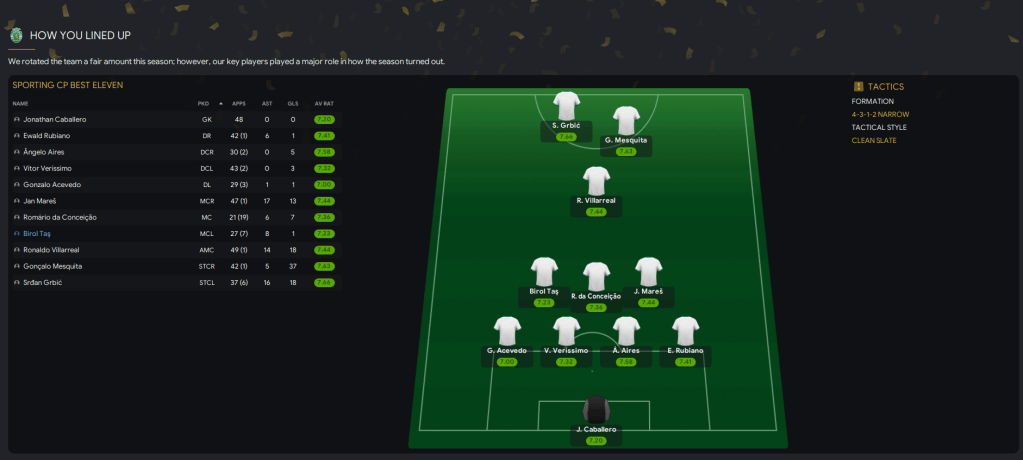The image size is (1023, 460).
Task: Open Gonzalo Acevedo's list entry
Action: coord(52,185)
